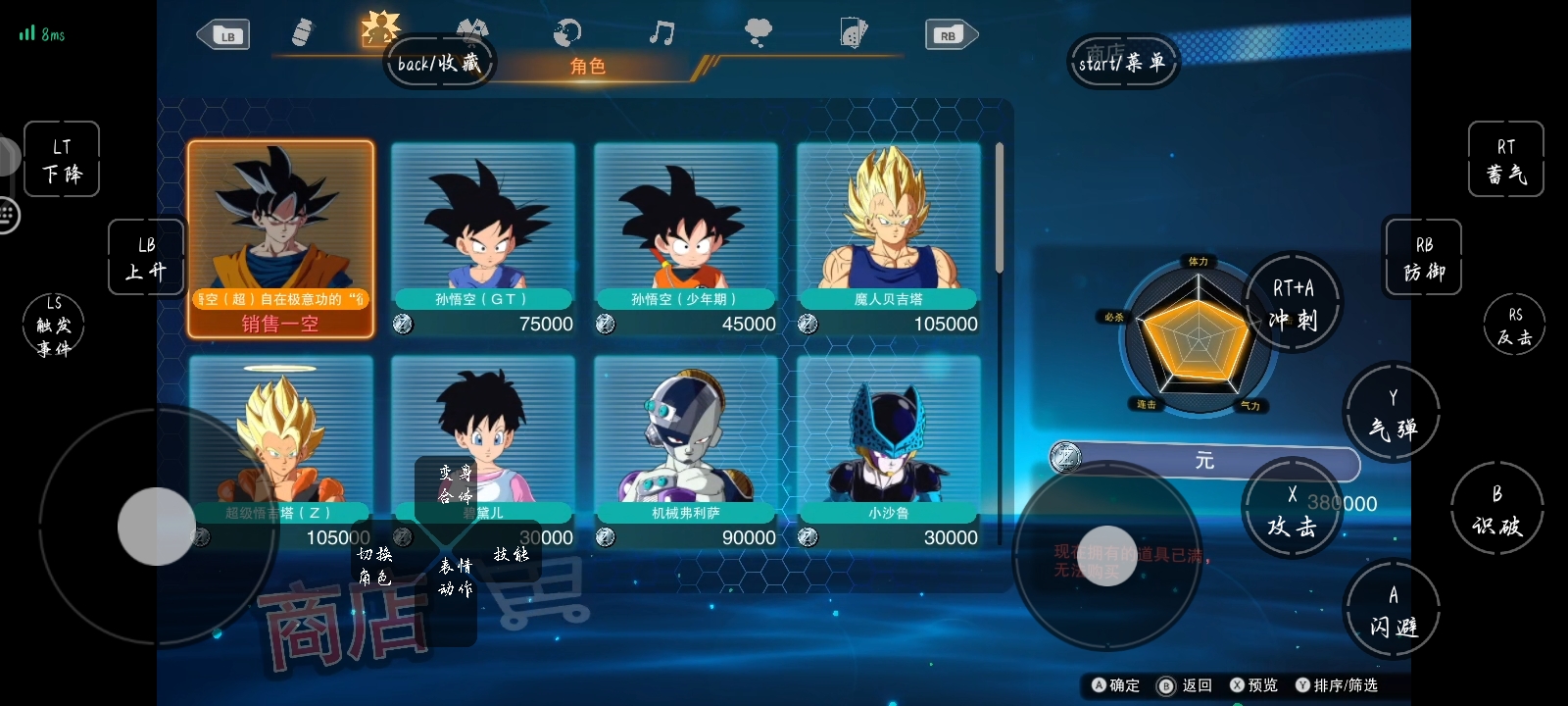Pick the 魔人贝吉塔 character tile
Viewport: 1568px width, 706px height.
888,238
